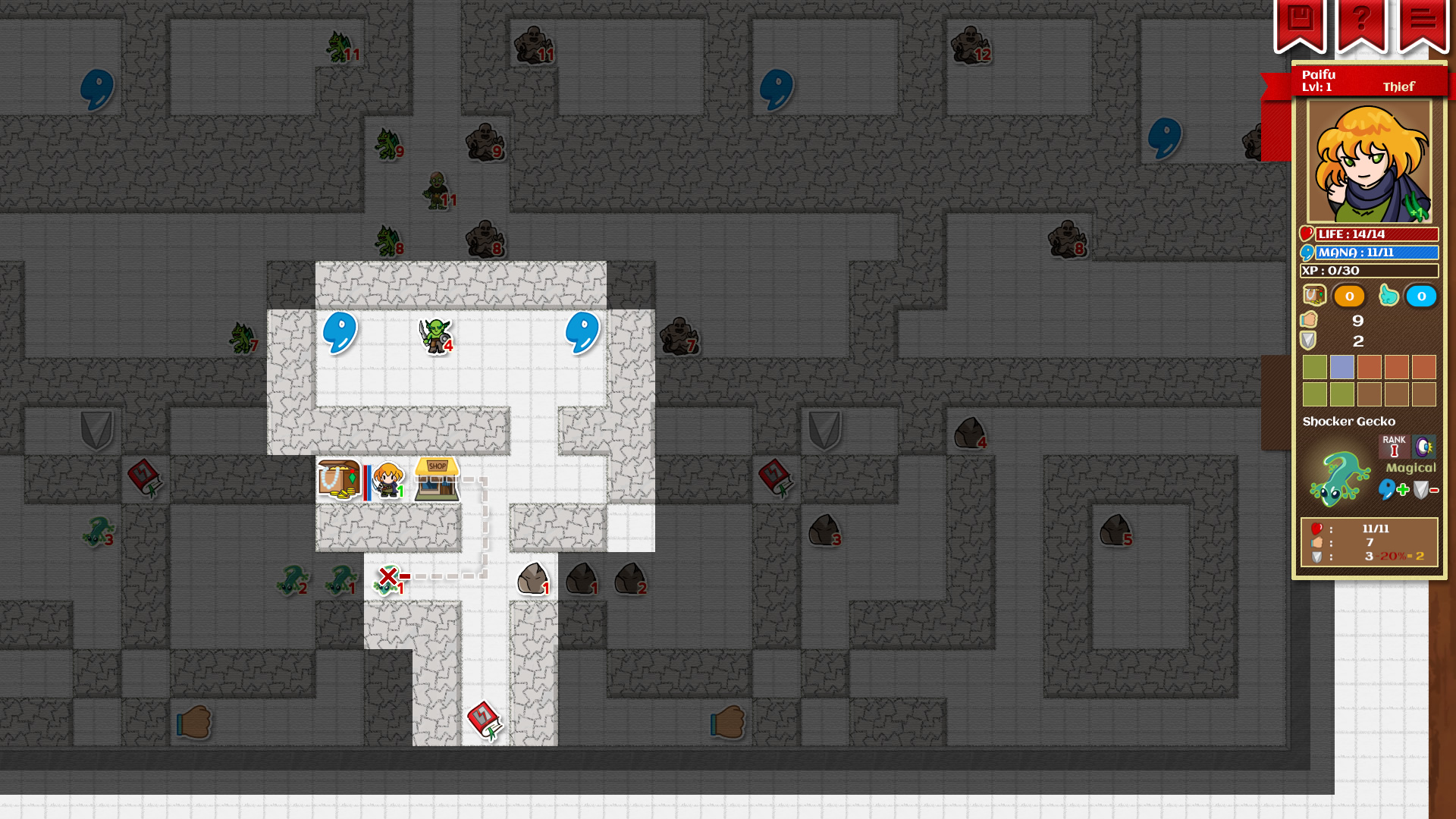
Task: Open the help question mark banner
Action: [1362, 20]
